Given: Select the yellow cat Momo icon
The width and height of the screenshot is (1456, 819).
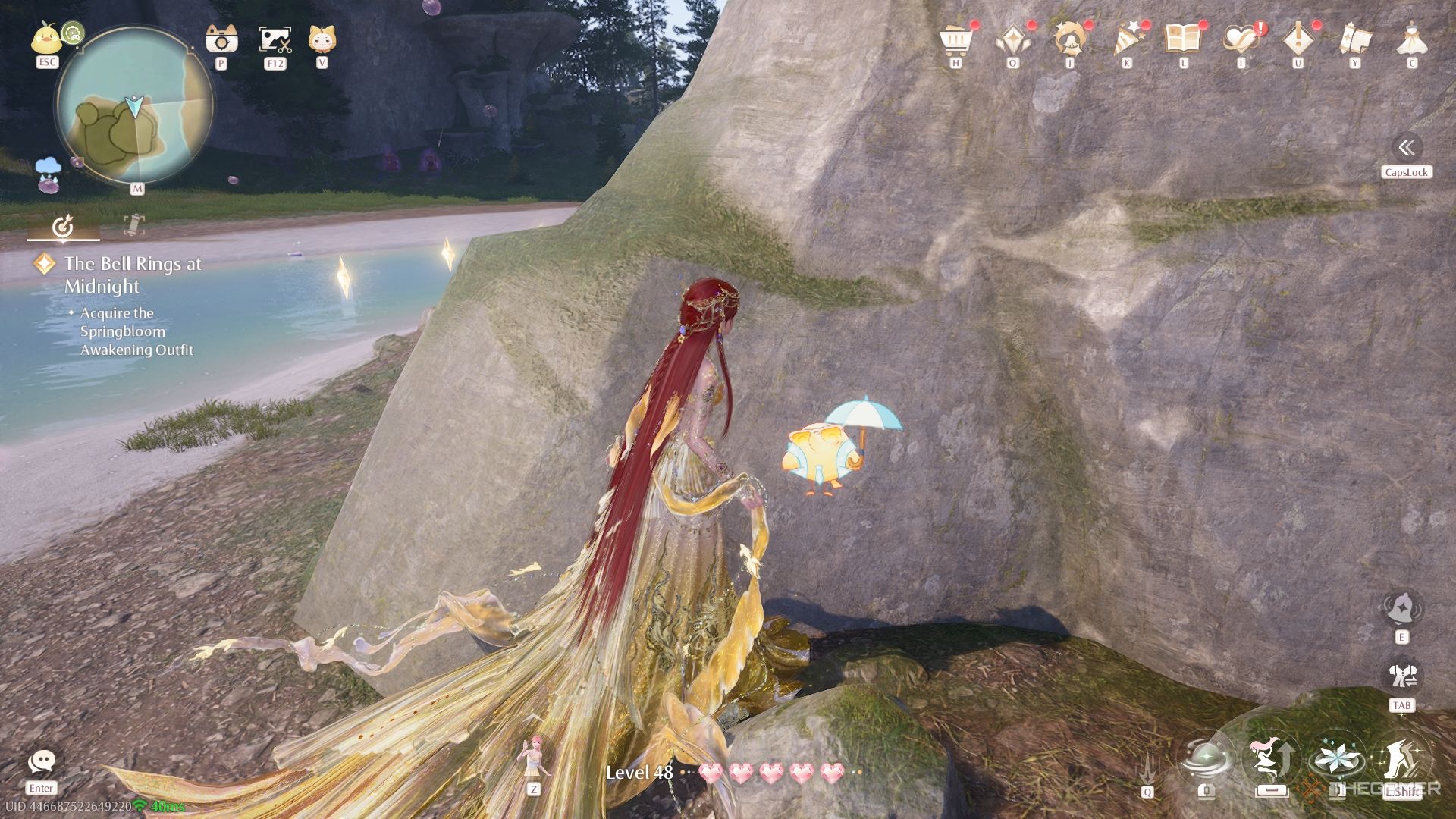Looking at the screenshot, I should [322, 38].
